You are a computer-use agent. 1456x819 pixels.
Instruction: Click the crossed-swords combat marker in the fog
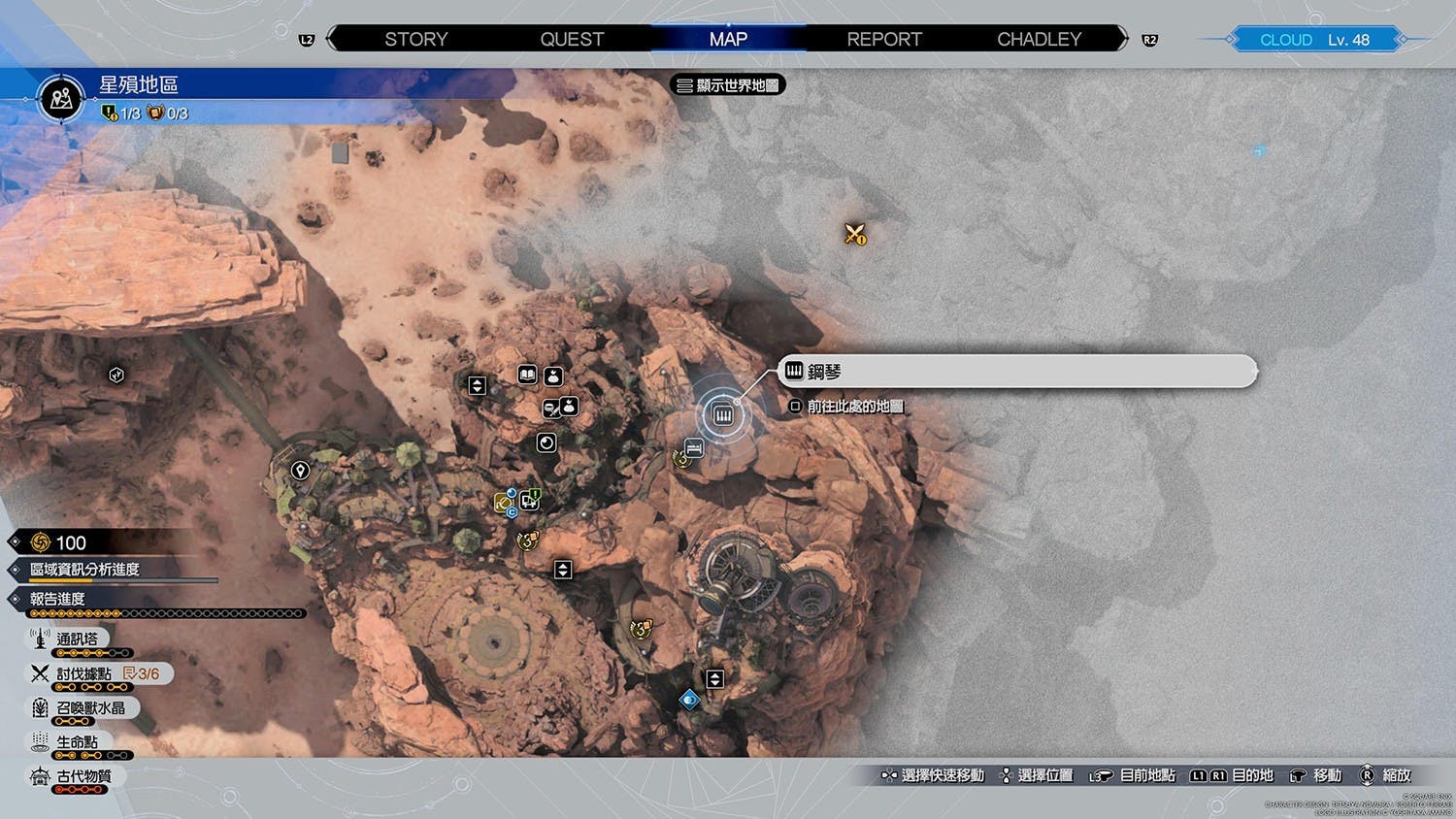854,234
